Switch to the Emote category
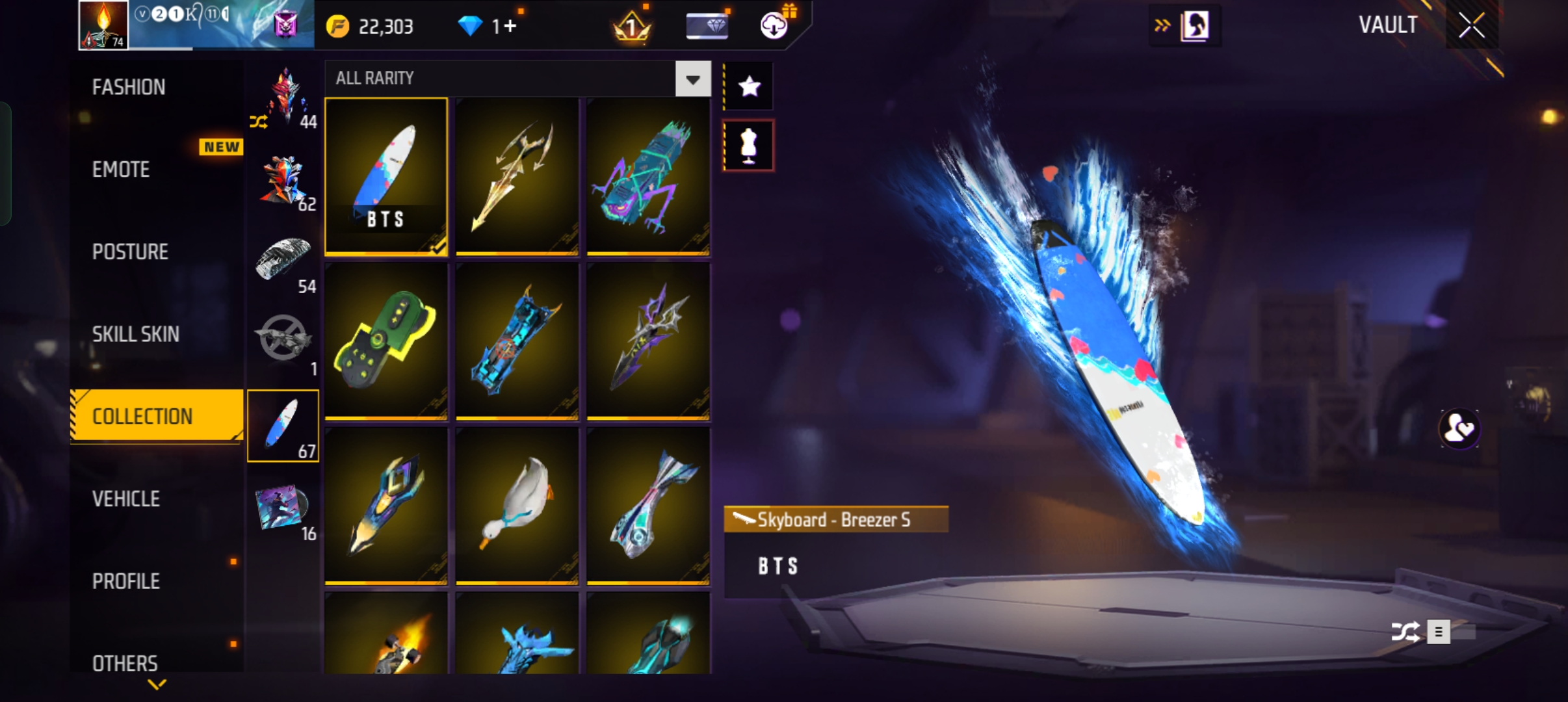 tap(121, 170)
